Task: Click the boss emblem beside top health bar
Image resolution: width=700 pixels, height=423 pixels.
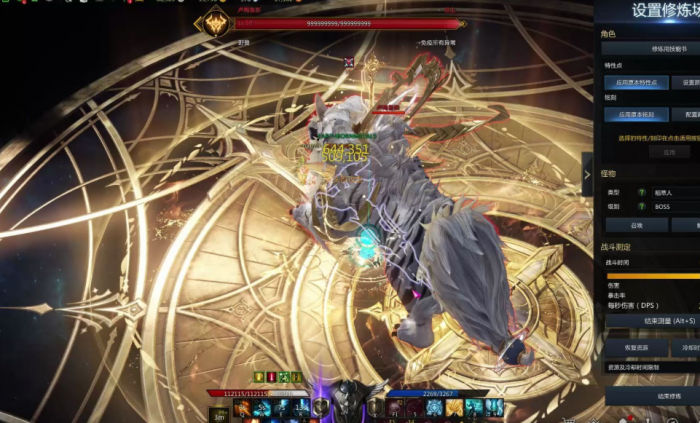Action: coord(213,24)
